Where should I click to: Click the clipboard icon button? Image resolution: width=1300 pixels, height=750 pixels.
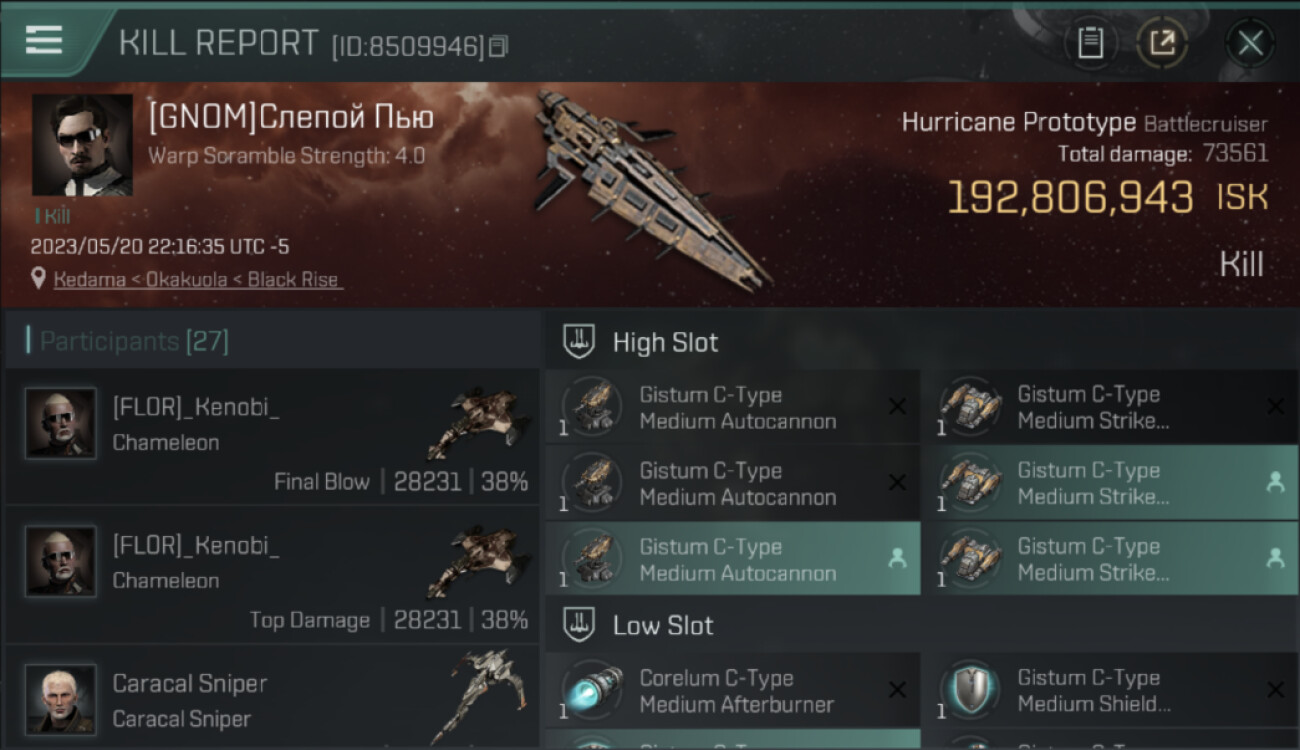(1090, 43)
